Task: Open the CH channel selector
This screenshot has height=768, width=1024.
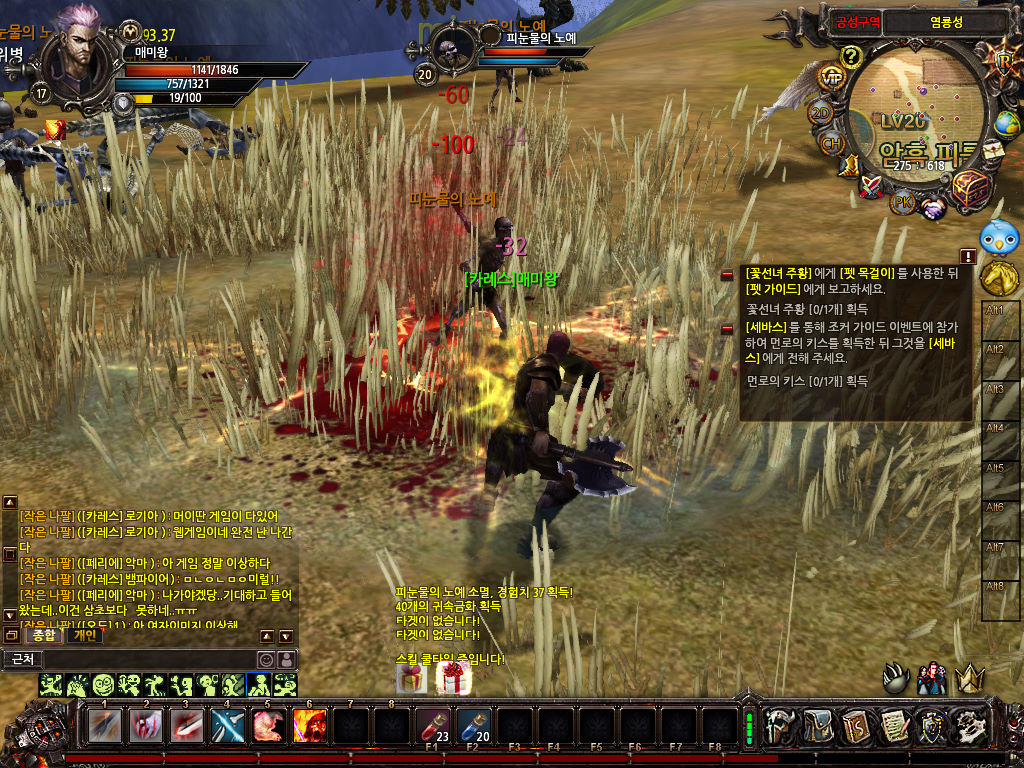Action: pos(832,144)
